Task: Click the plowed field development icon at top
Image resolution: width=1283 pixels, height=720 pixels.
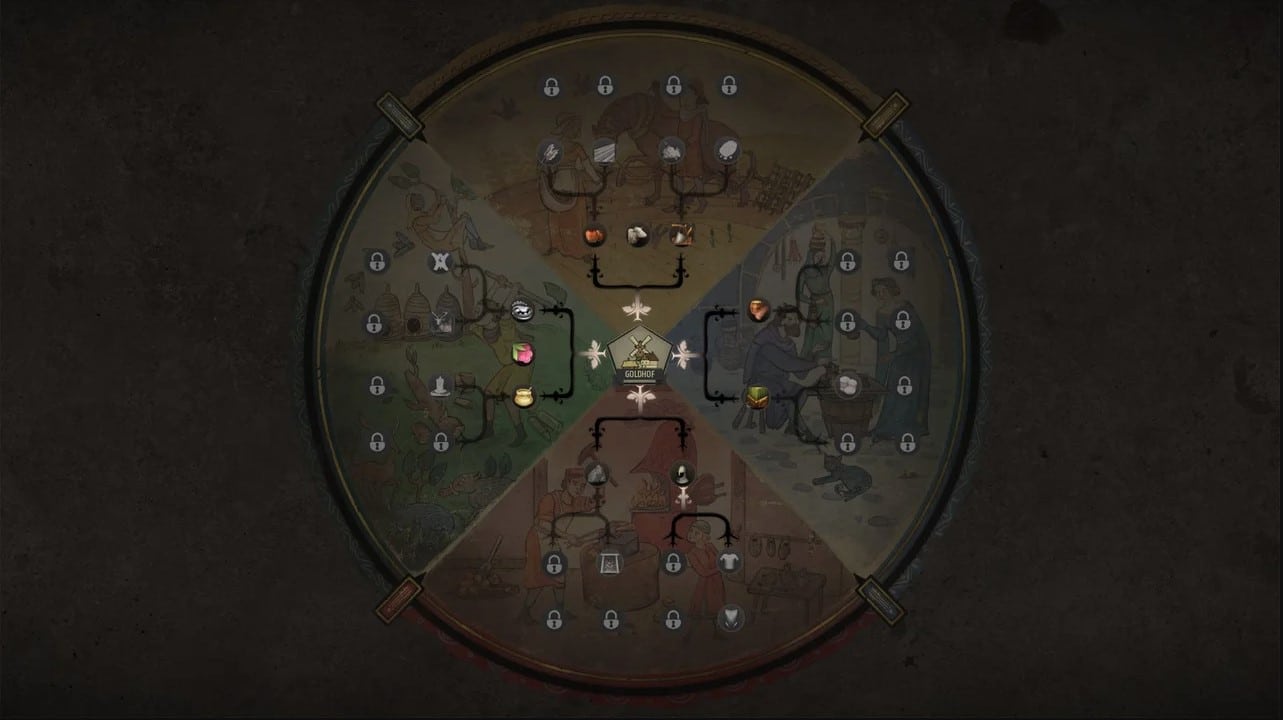Action: [x=604, y=152]
